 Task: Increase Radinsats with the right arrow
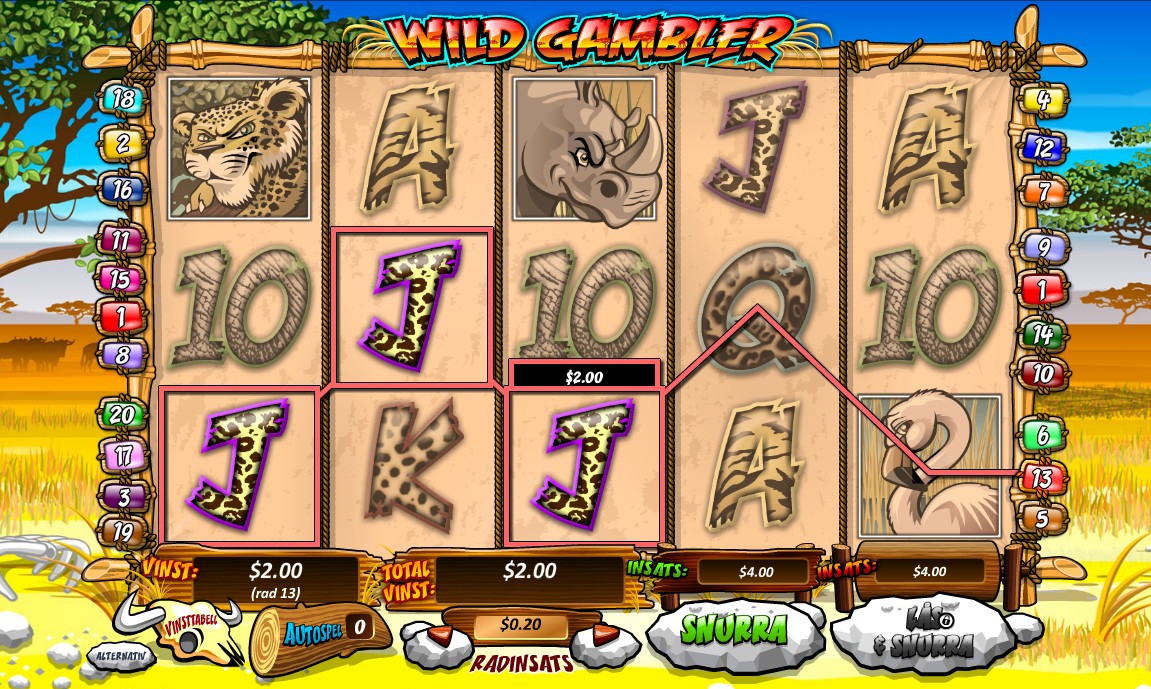602,636
